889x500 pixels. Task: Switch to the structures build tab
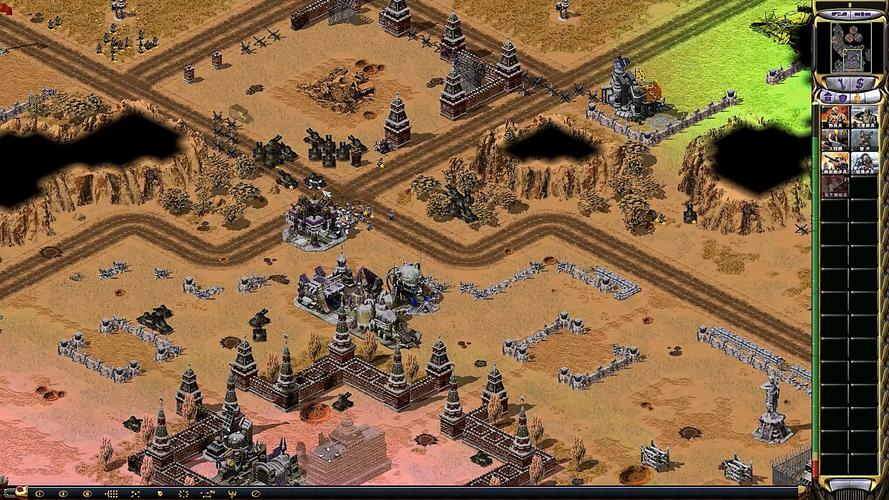coord(827,97)
